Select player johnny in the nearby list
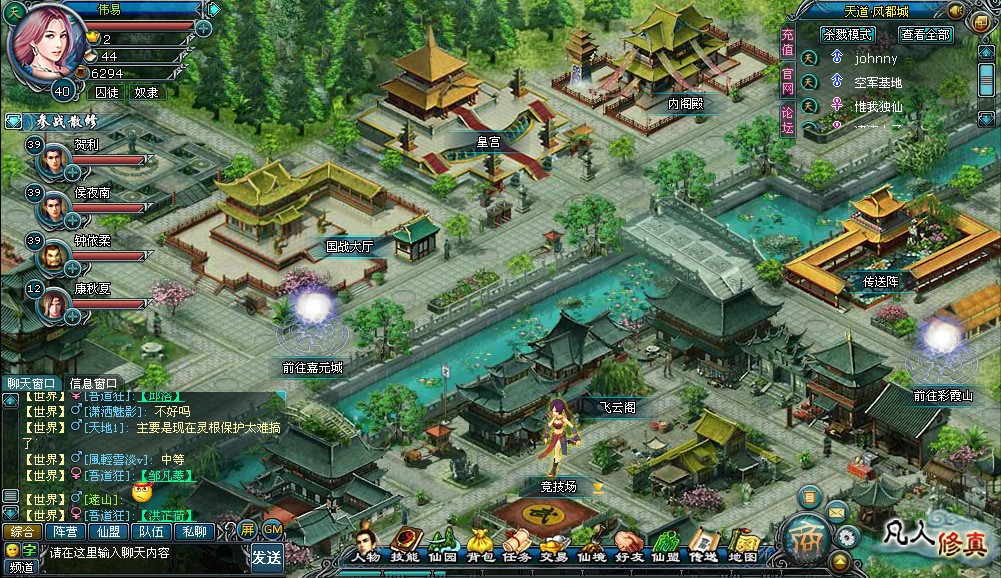This screenshot has width=1001, height=578. (x=876, y=58)
